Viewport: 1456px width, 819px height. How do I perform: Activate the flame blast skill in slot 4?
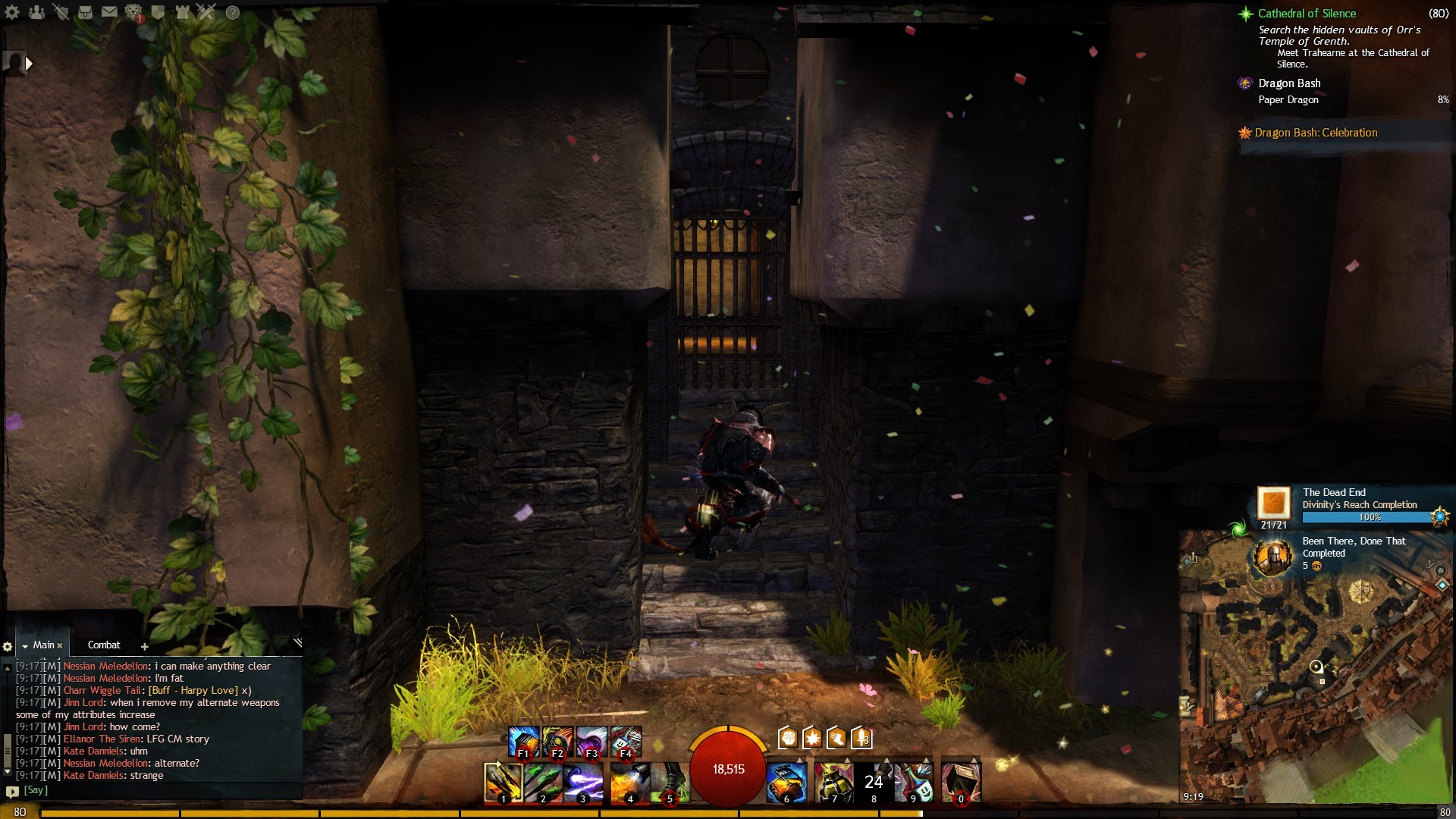tap(629, 783)
